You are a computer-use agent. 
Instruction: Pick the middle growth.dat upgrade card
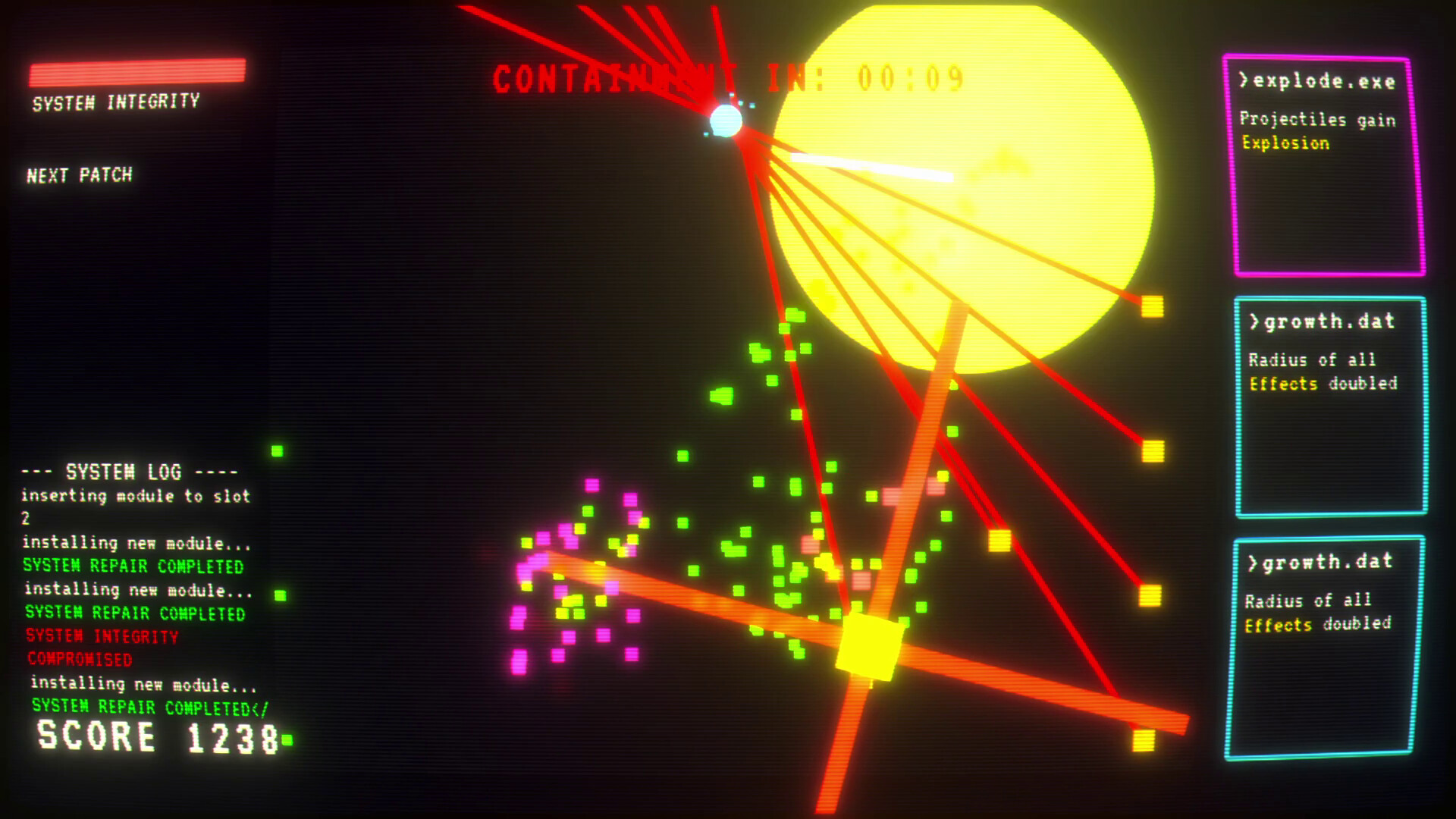1329,406
